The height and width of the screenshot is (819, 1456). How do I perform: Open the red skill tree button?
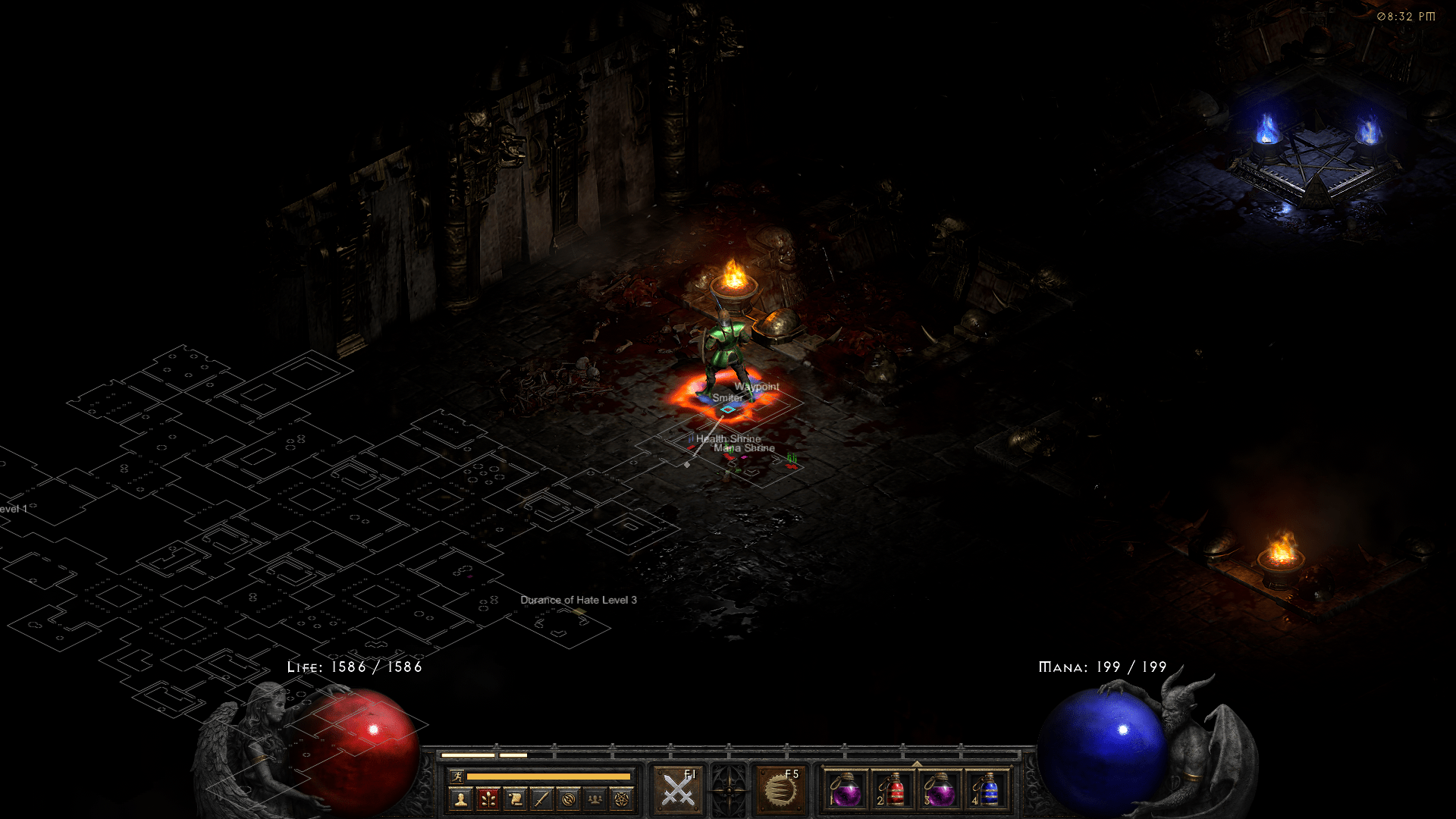pyautogui.click(x=488, y=799)
